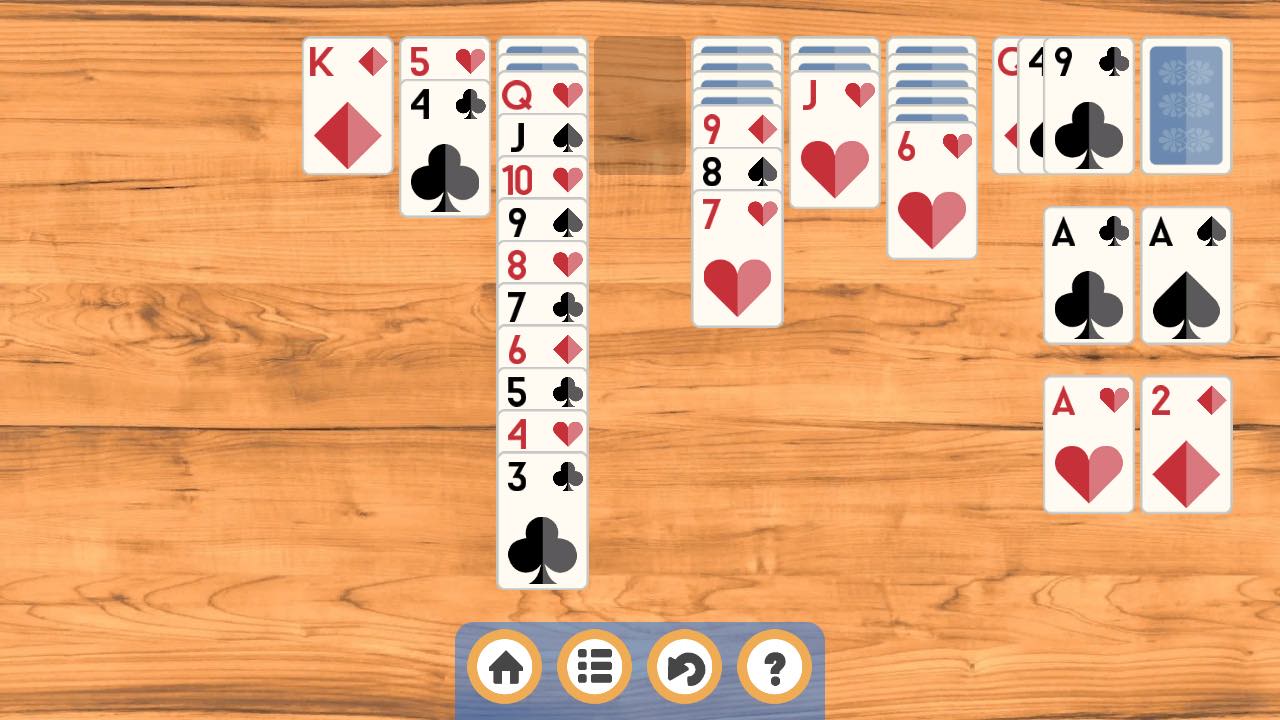Click the Ace of Clubs foundation pile
The width and height of the screenshot is (1280, 720).
1089,277
